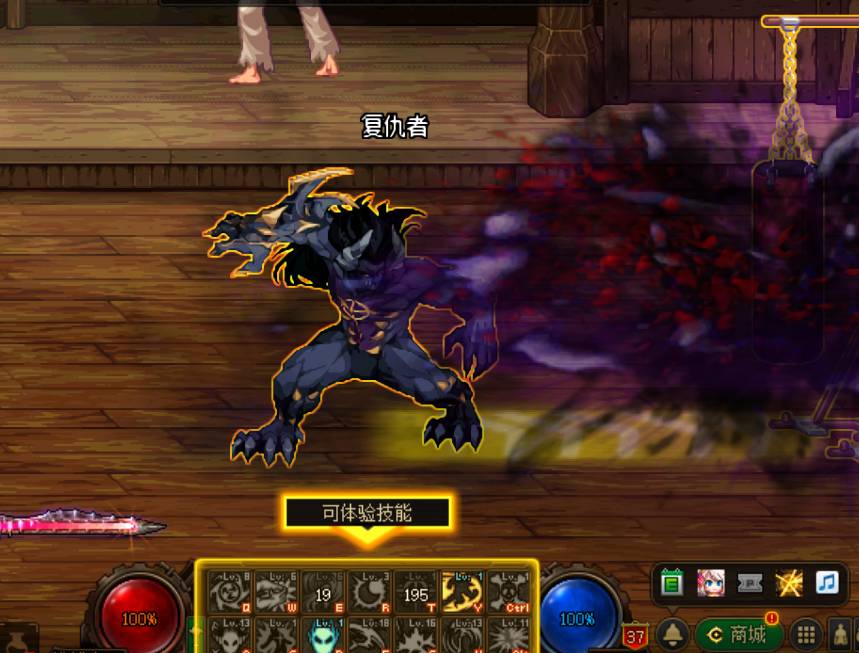Select the grey ticket icon

[750, 583]
